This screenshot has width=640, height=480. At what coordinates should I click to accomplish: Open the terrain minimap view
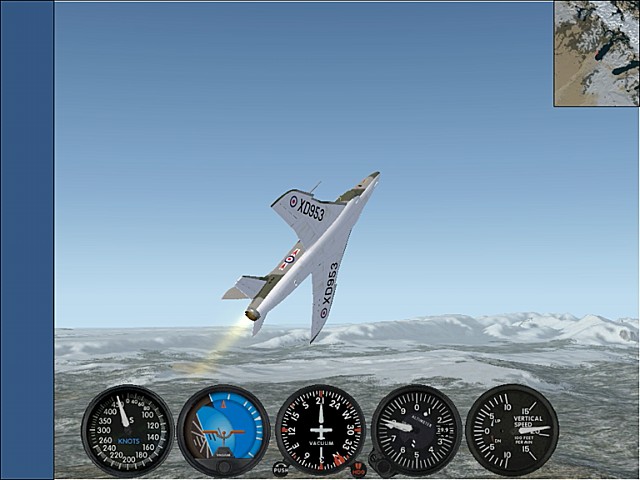coord(597,53)
